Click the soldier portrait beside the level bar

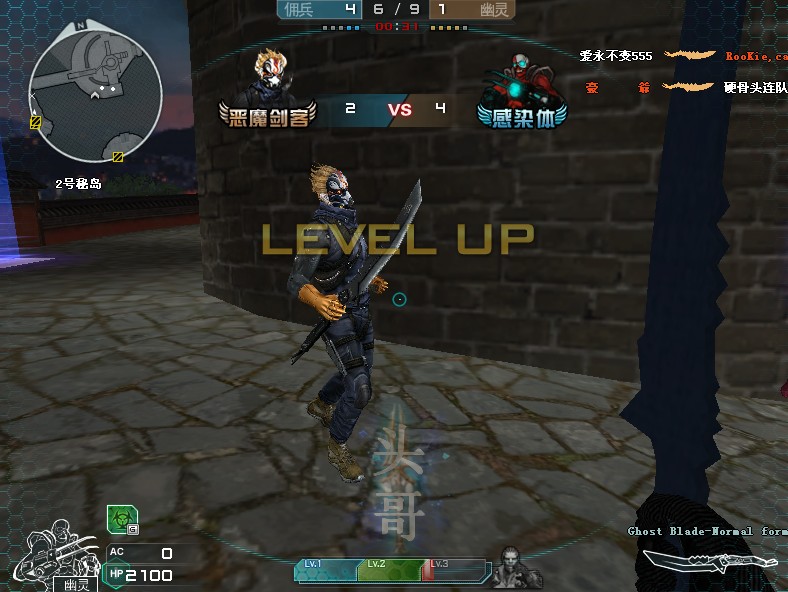[x=511, y=565]
